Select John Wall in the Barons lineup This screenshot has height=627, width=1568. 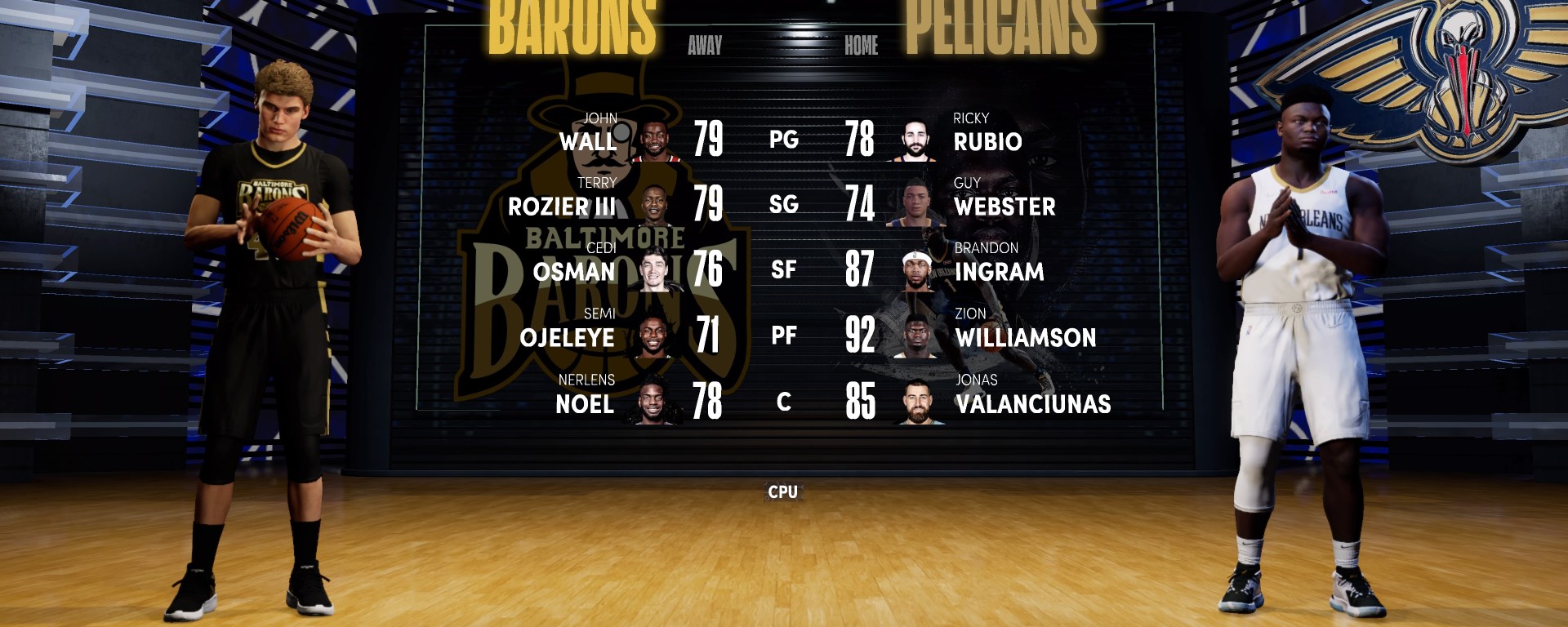(588, 140)
